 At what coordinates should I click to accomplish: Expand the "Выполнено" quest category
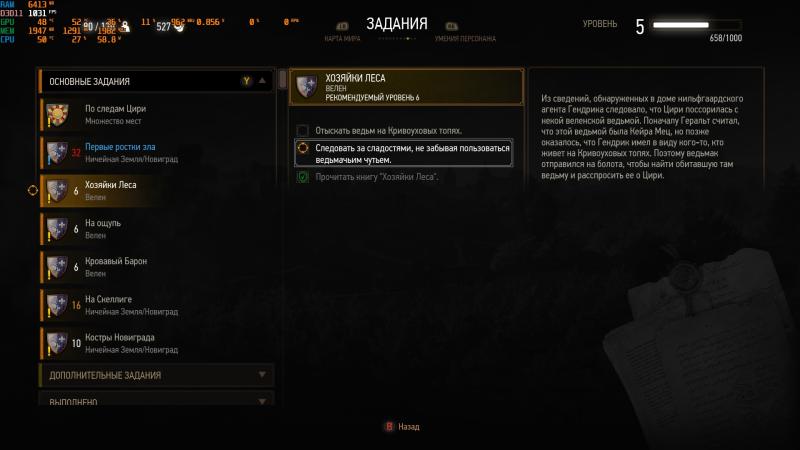[155, 402]
